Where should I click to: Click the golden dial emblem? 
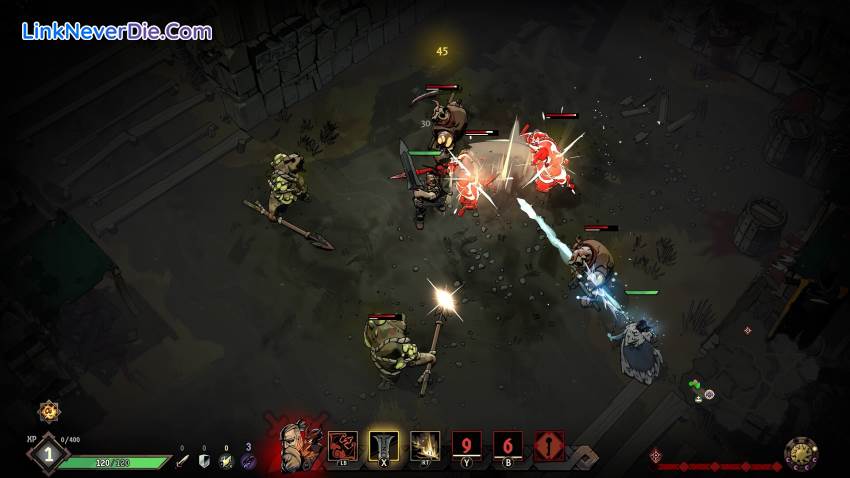pyautogui.click(x=801, y=455)
